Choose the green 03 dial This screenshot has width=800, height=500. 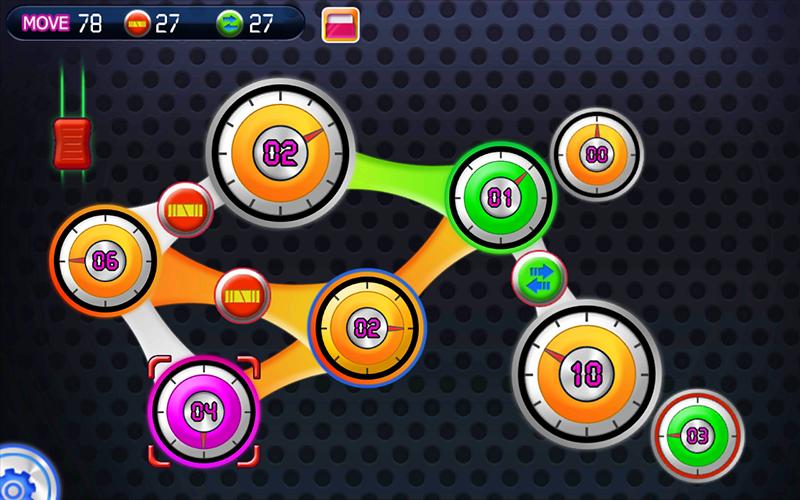[x=698, y=435]
